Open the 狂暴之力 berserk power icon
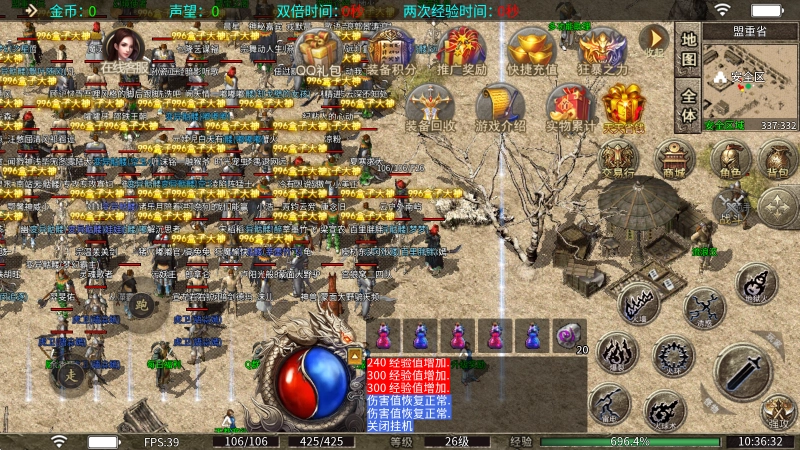 [x=603, y=51]
